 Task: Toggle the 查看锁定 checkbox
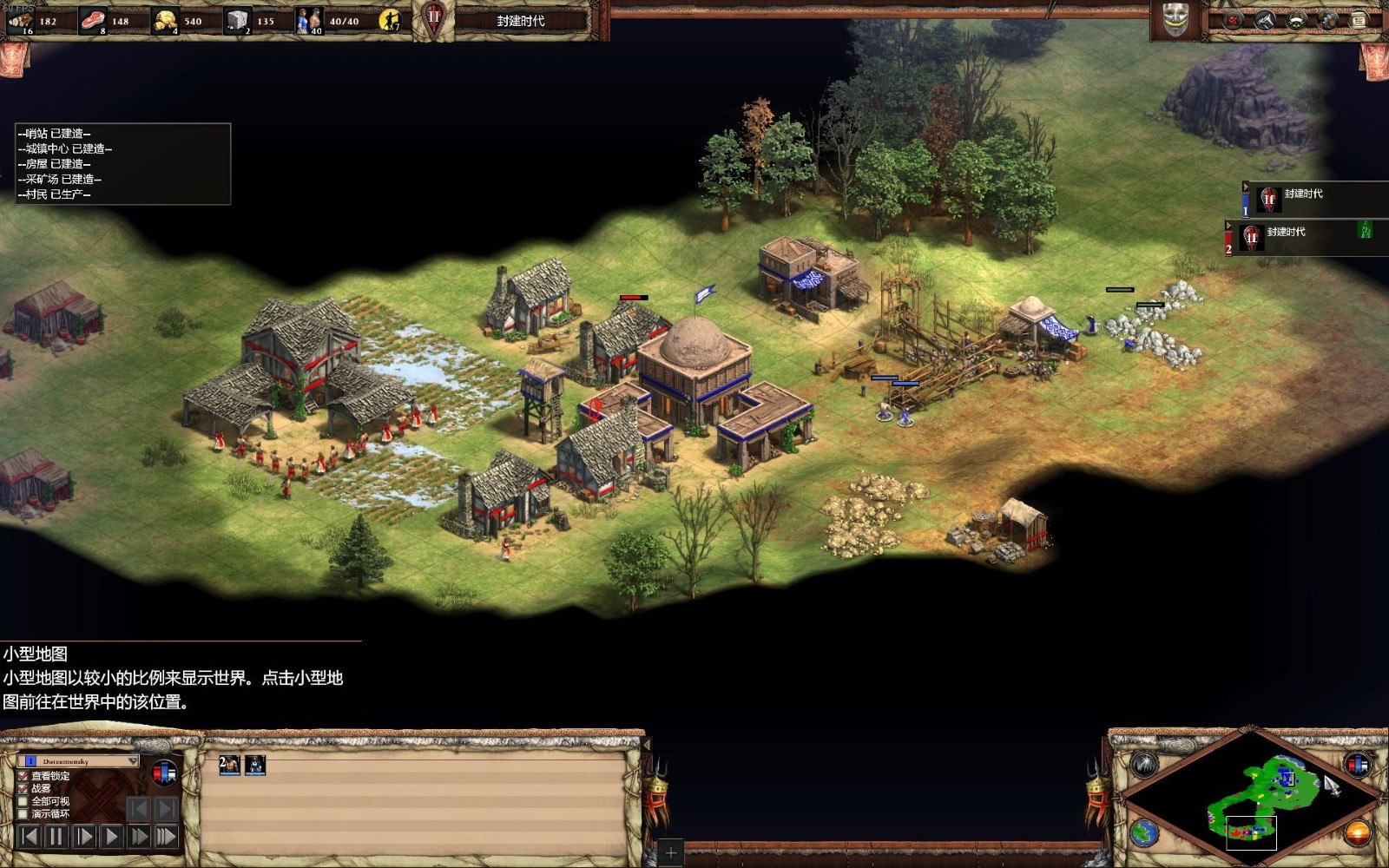(x=23, y=776)
